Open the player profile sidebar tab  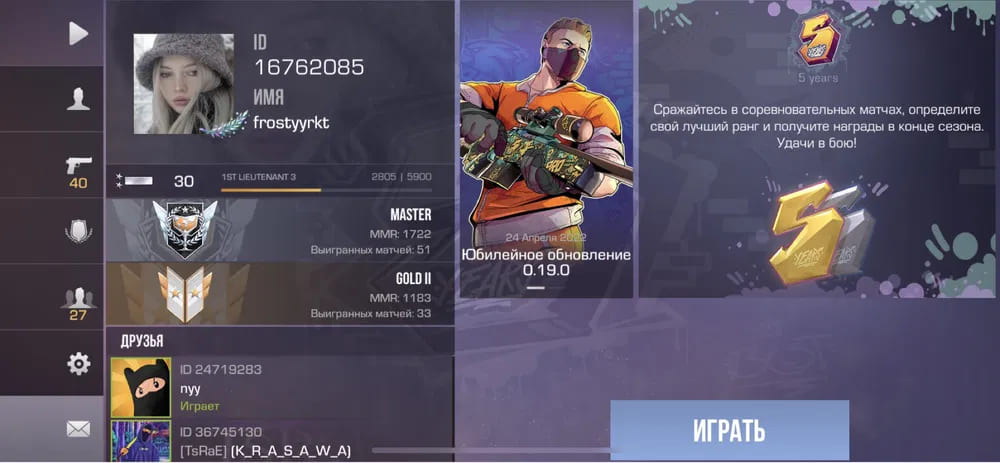pyautogui.click(x=78, y=98)
